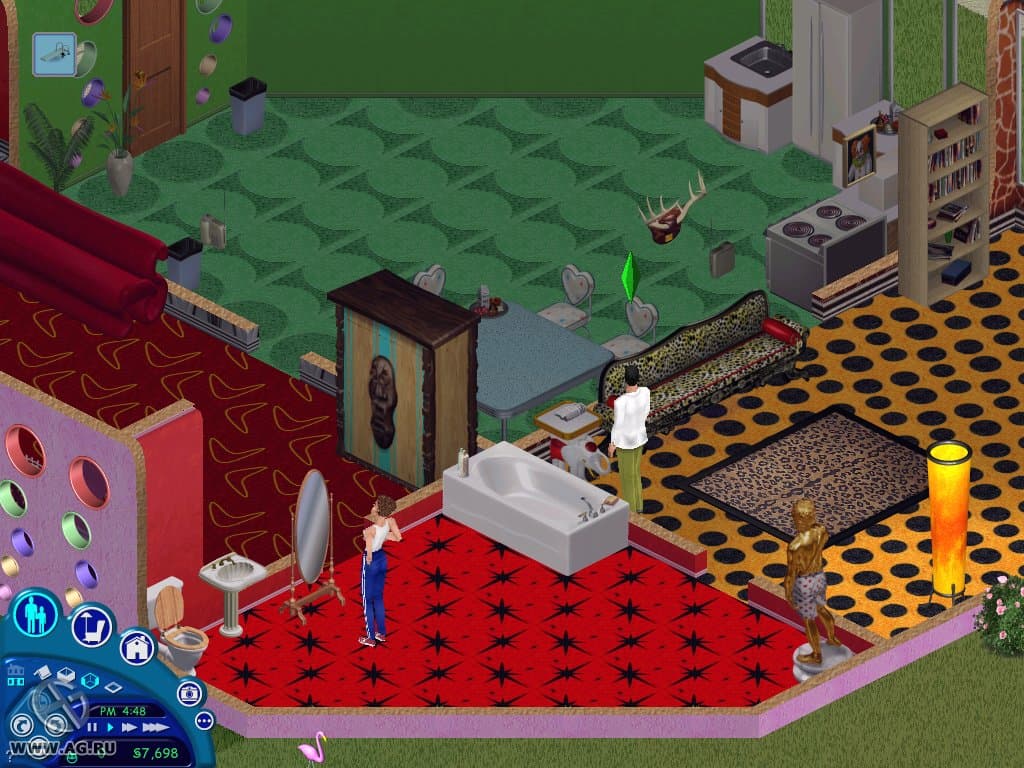Take a snapshot with the camera button
The image size is (1024, 768).
(x=189, y=693)
